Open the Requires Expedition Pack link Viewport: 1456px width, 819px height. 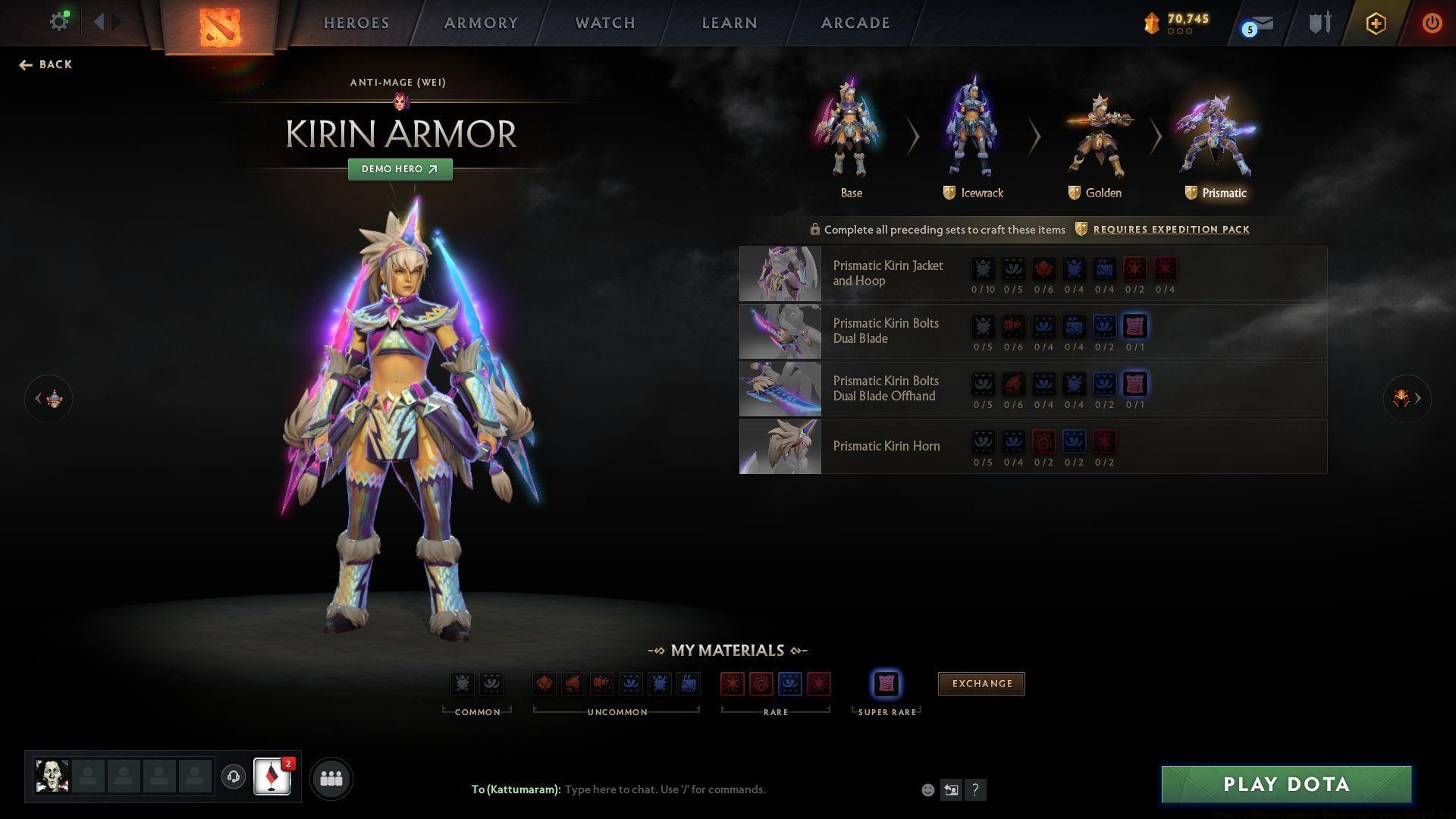pos(1171,230)
